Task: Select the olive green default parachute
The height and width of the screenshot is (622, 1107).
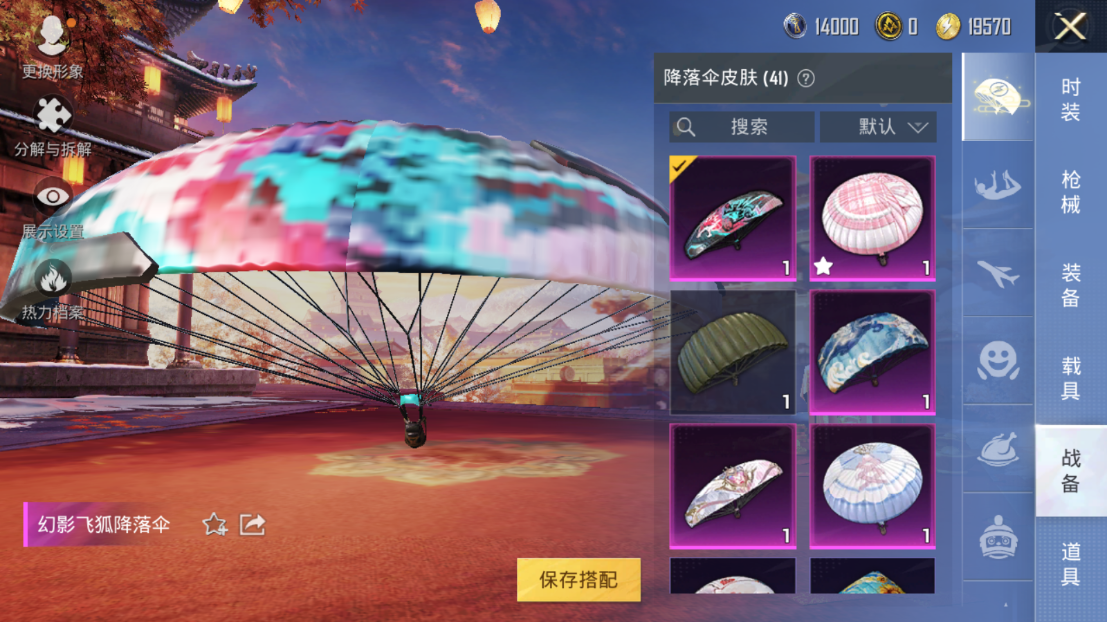Action: pos(732,352)
